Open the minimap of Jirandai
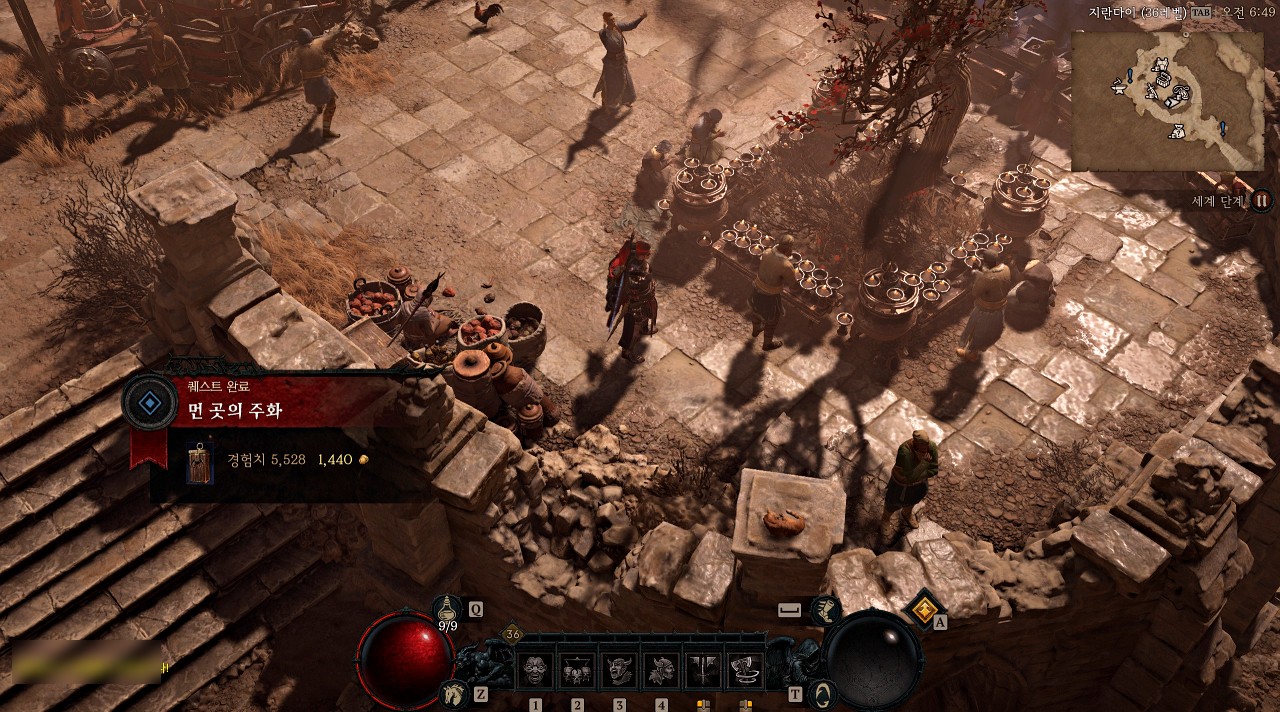Viewport: 1280px width, 712px height. pos(1168,100)
